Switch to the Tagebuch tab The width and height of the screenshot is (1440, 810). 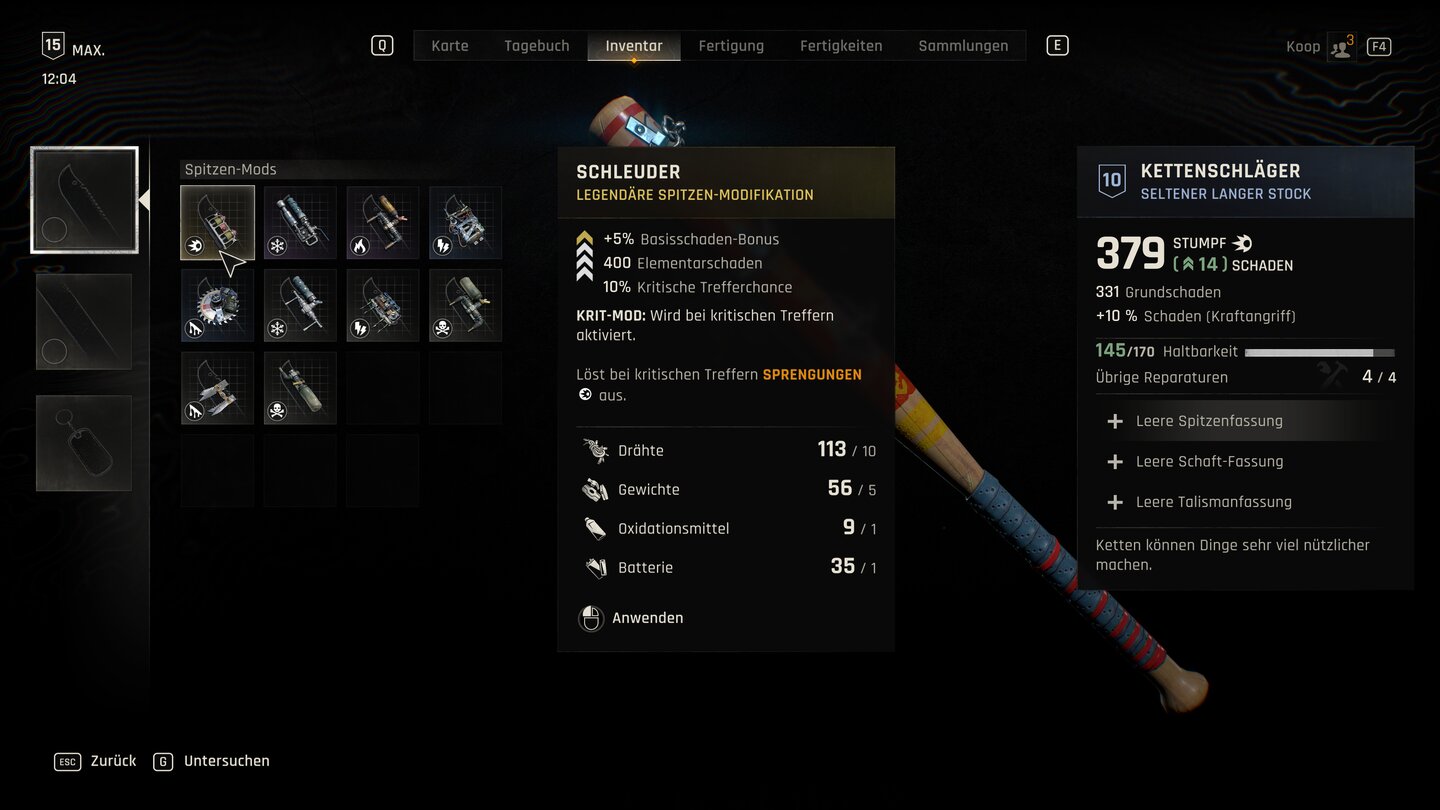pos(536,46)
